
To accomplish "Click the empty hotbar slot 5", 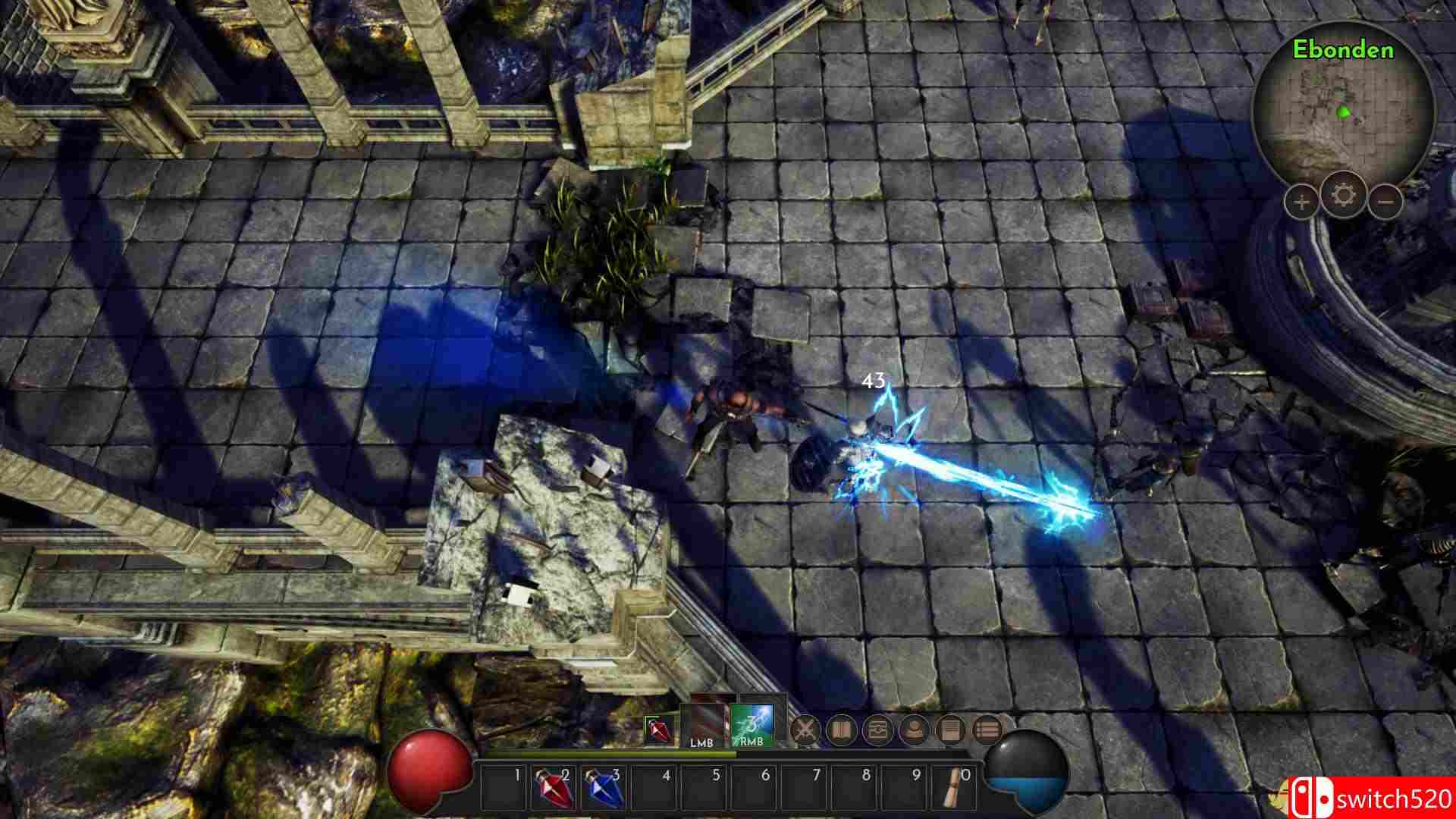I will (x=701, y=792).
